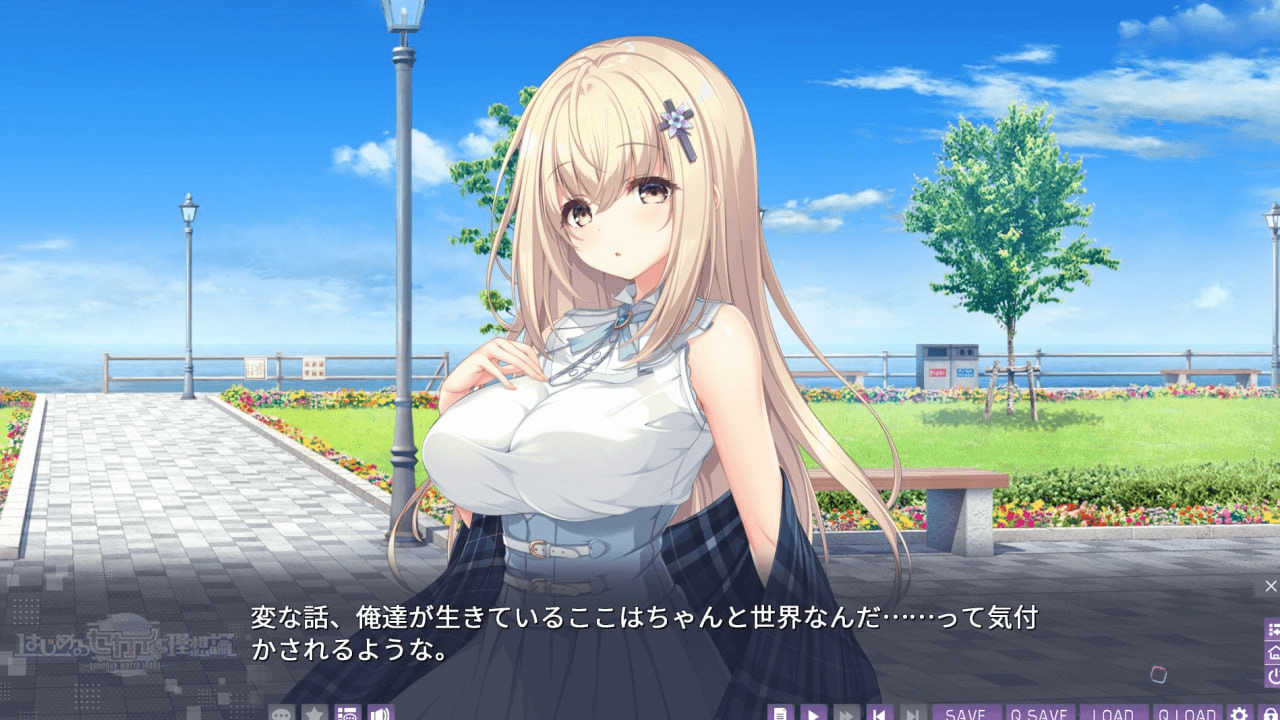Hide the message window with X
Viewport: 1280px width, 720px height.
coord(1271,586)
